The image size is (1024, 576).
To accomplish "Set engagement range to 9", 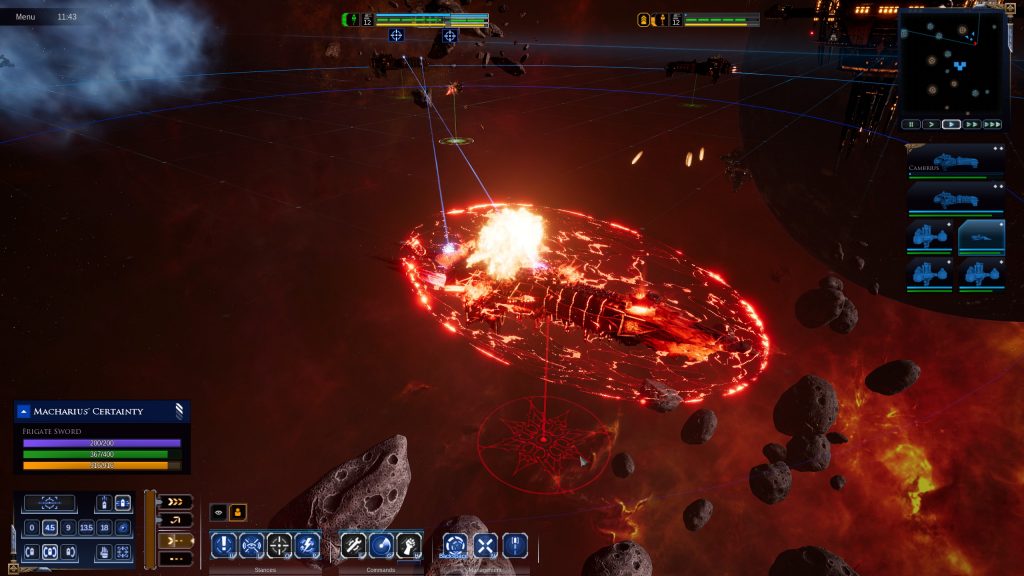I will pos(68,527).
